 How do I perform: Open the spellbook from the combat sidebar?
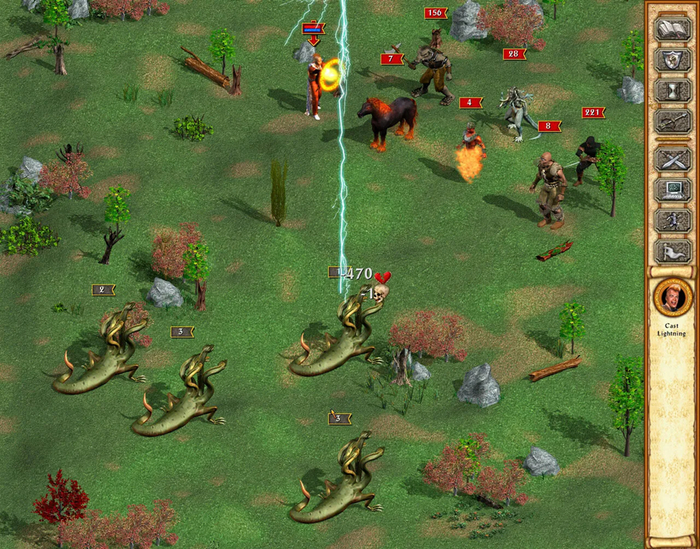[x=670, y=29]
